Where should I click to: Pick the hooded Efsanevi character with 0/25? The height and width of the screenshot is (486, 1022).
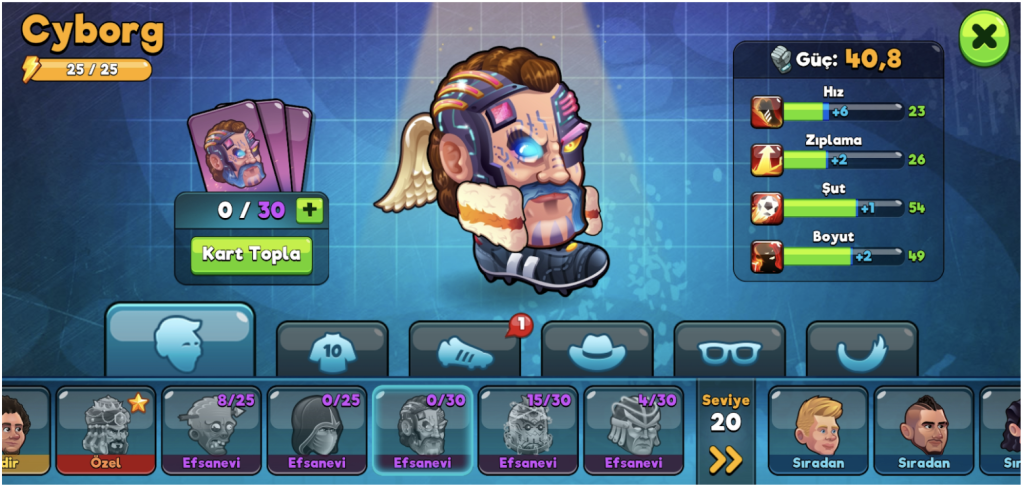(316, 430)
